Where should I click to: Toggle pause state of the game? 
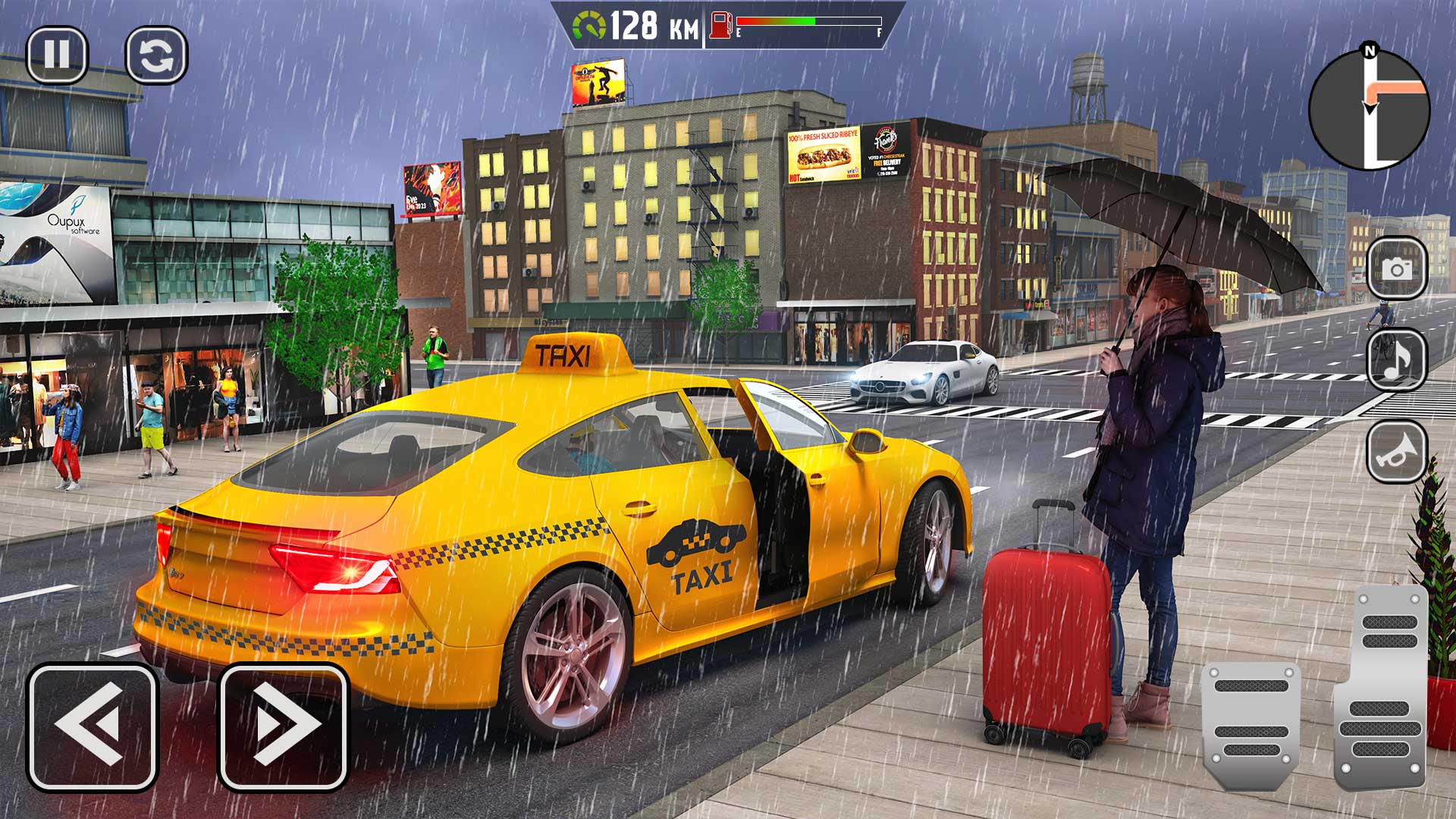61,57
